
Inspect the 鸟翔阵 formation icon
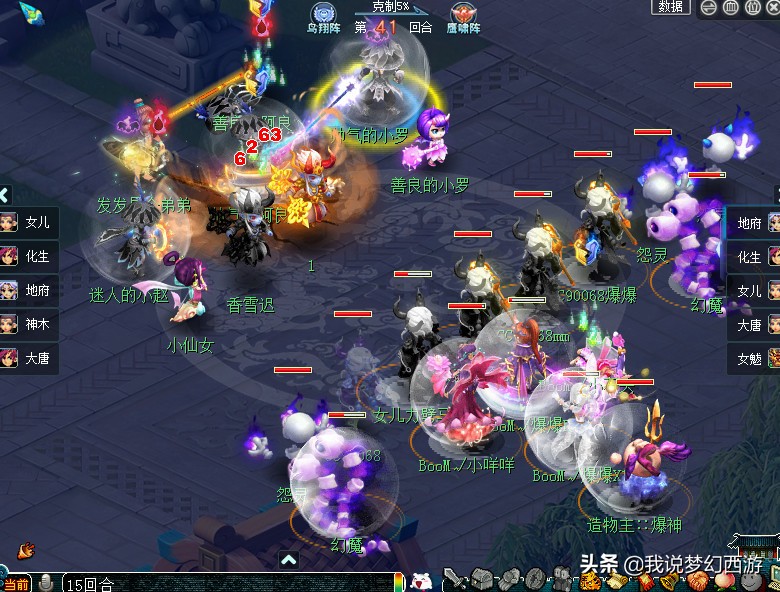pyautogui.click(x=323, y=15)
